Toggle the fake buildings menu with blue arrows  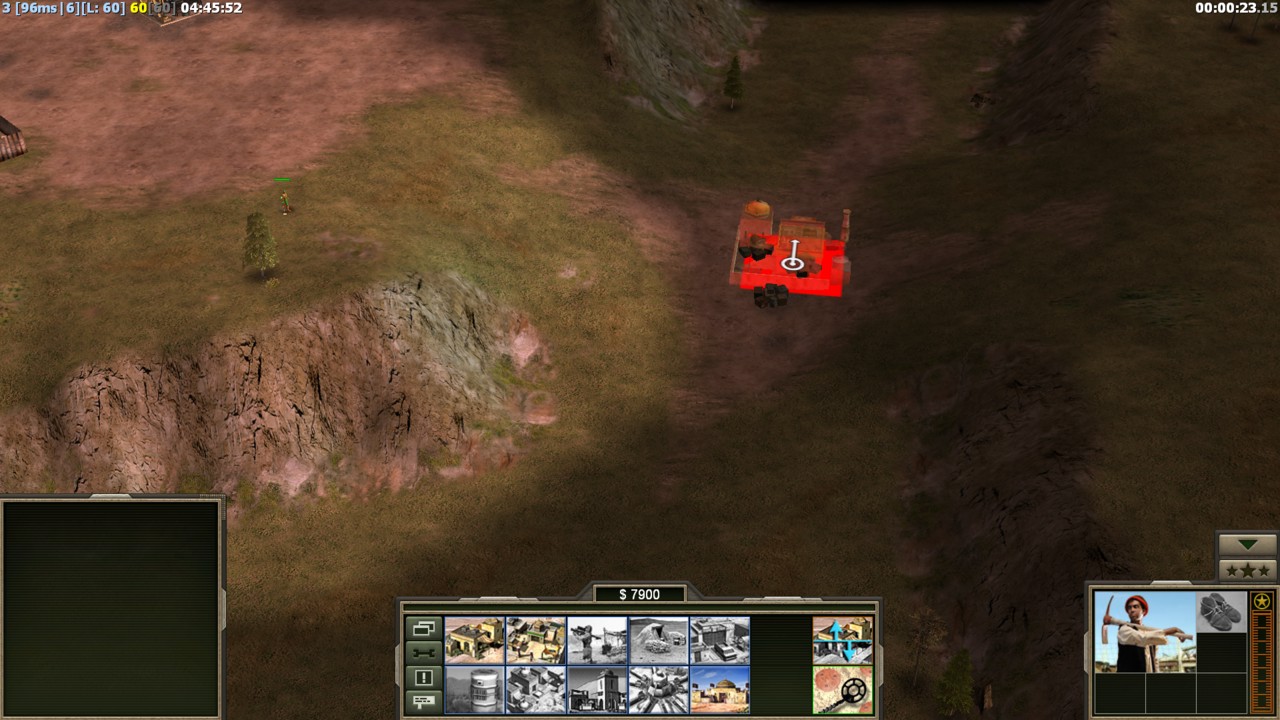[842, 640]
